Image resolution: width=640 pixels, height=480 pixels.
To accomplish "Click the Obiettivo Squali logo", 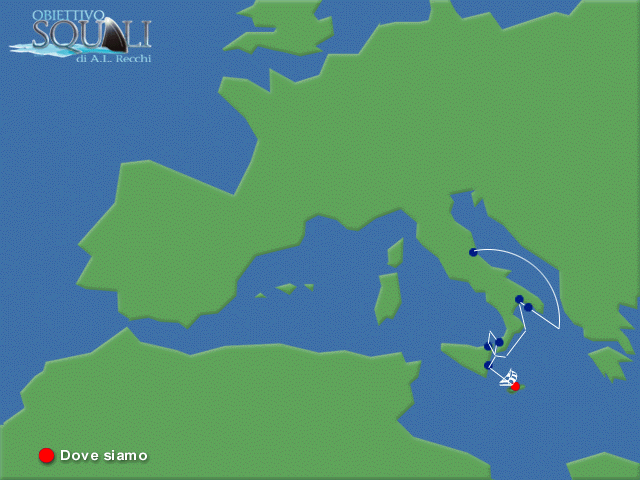I will (81, 37).
